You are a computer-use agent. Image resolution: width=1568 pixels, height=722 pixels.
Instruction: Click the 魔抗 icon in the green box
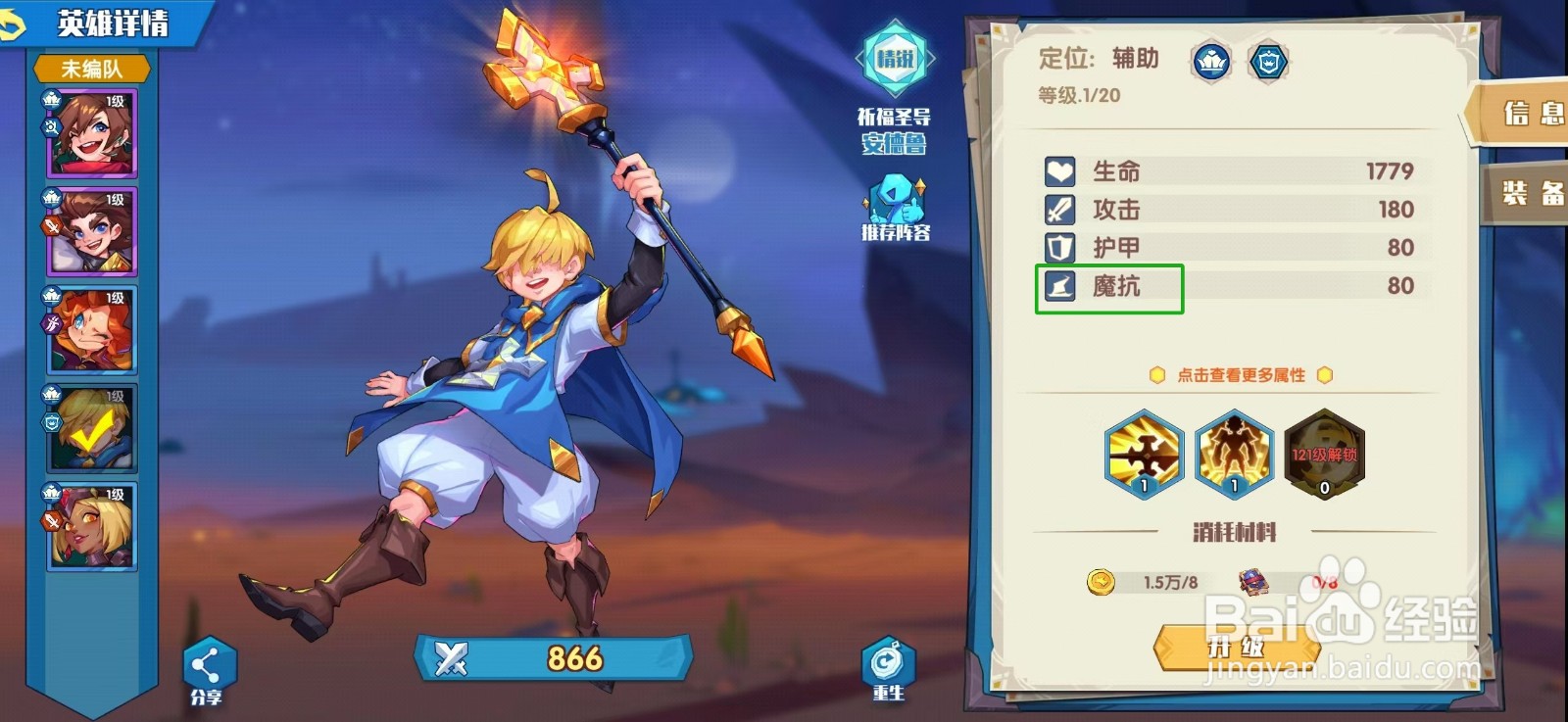click(x=1061, y=286)
